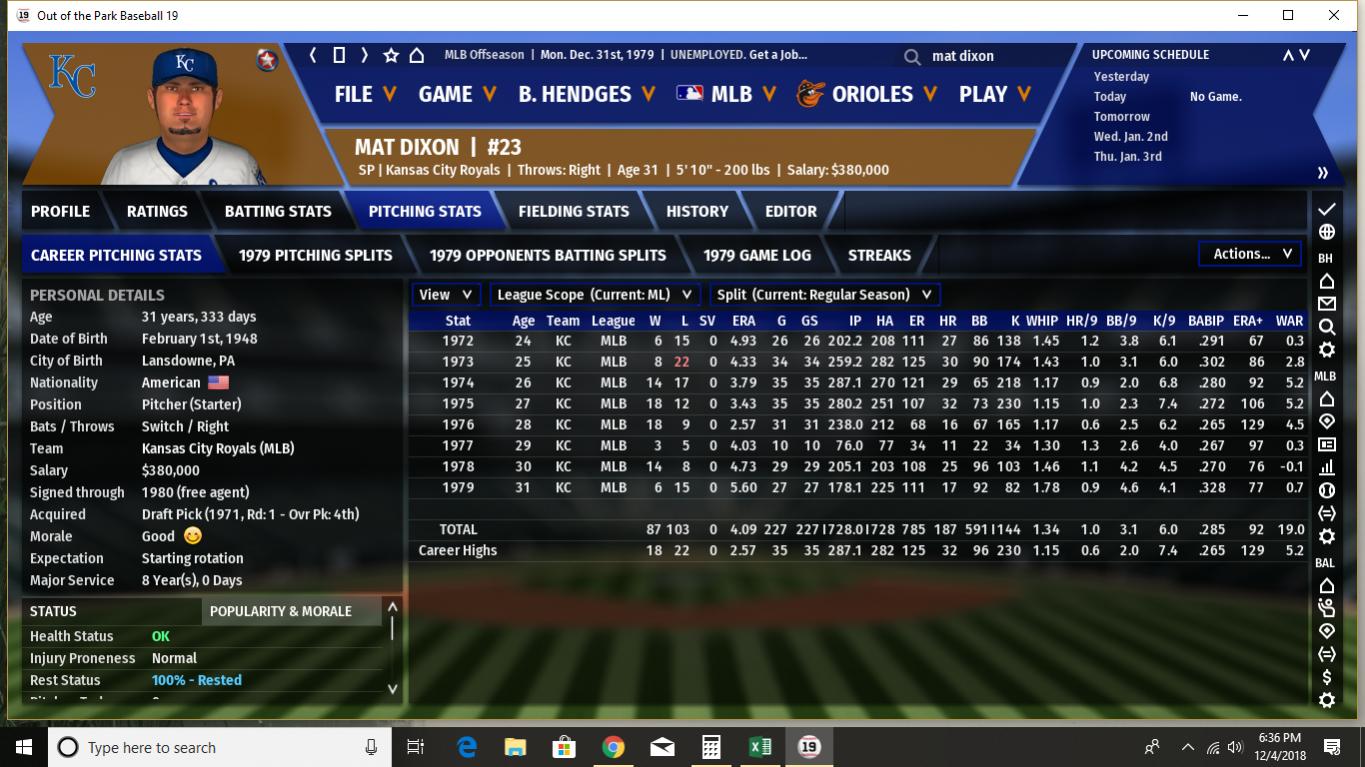The height and width of the screenshot is (767, 1365).
Task: Show the 1979 GAME LOG subtab
Action: (x=757, y=255)
